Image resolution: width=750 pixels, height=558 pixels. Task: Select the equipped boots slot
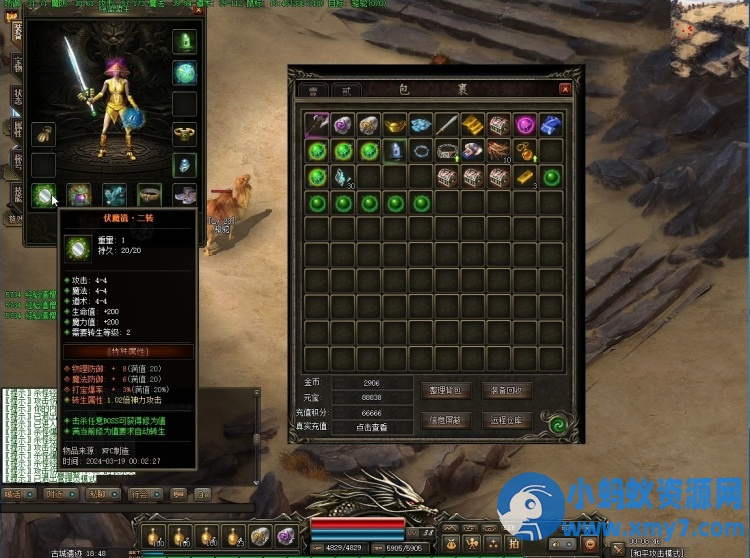pos(184,194)
